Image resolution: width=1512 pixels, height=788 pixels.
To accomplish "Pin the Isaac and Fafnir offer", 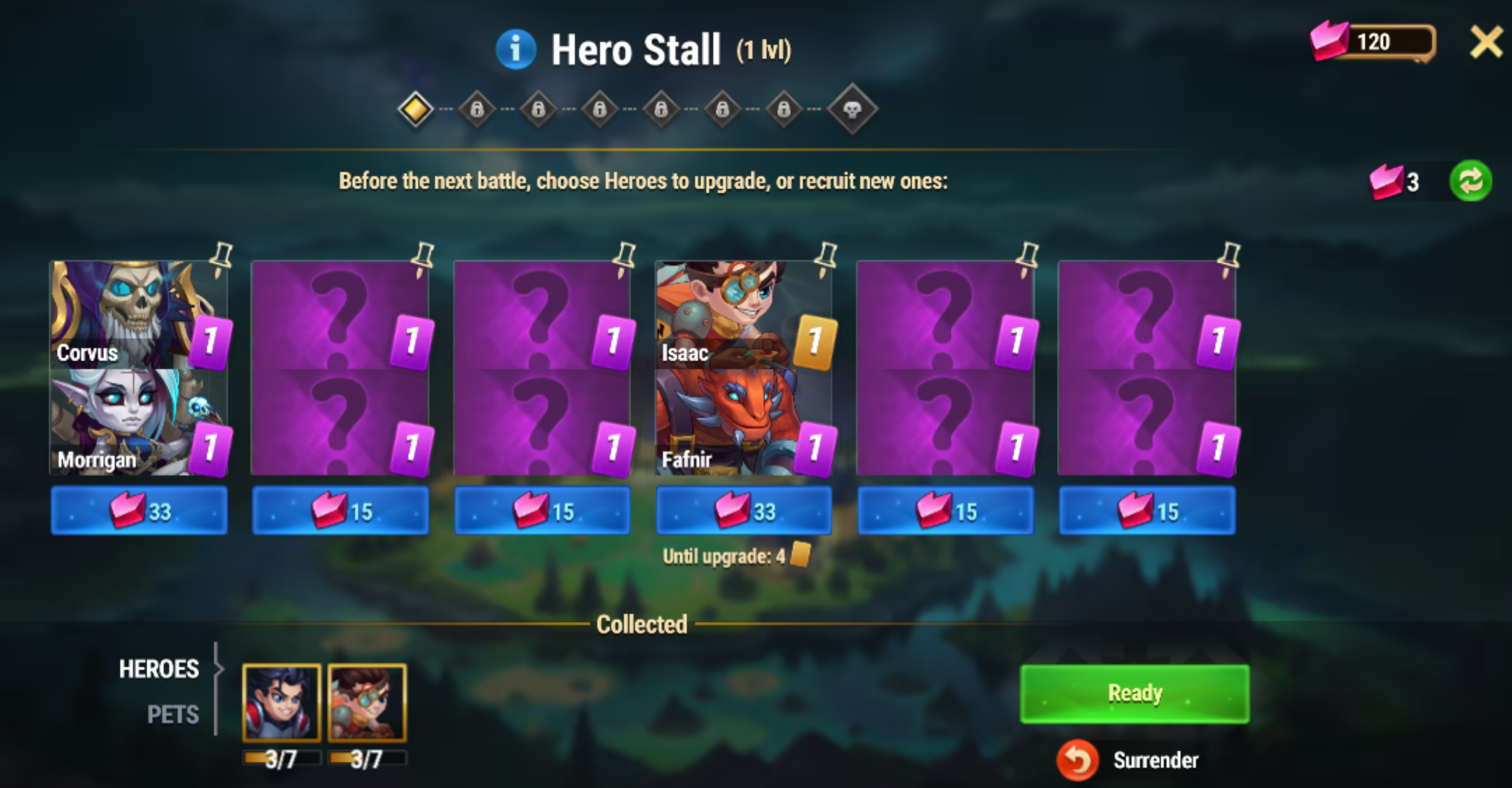I will coord(826,259).
